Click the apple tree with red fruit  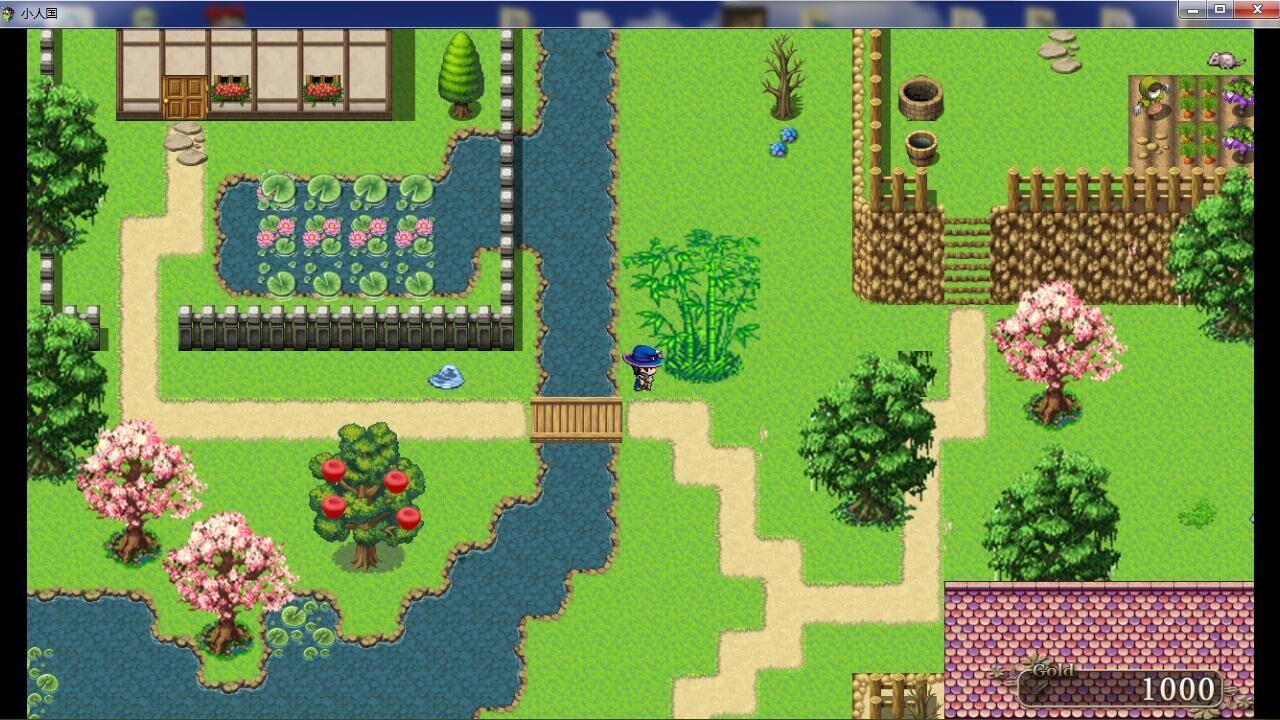365,490
